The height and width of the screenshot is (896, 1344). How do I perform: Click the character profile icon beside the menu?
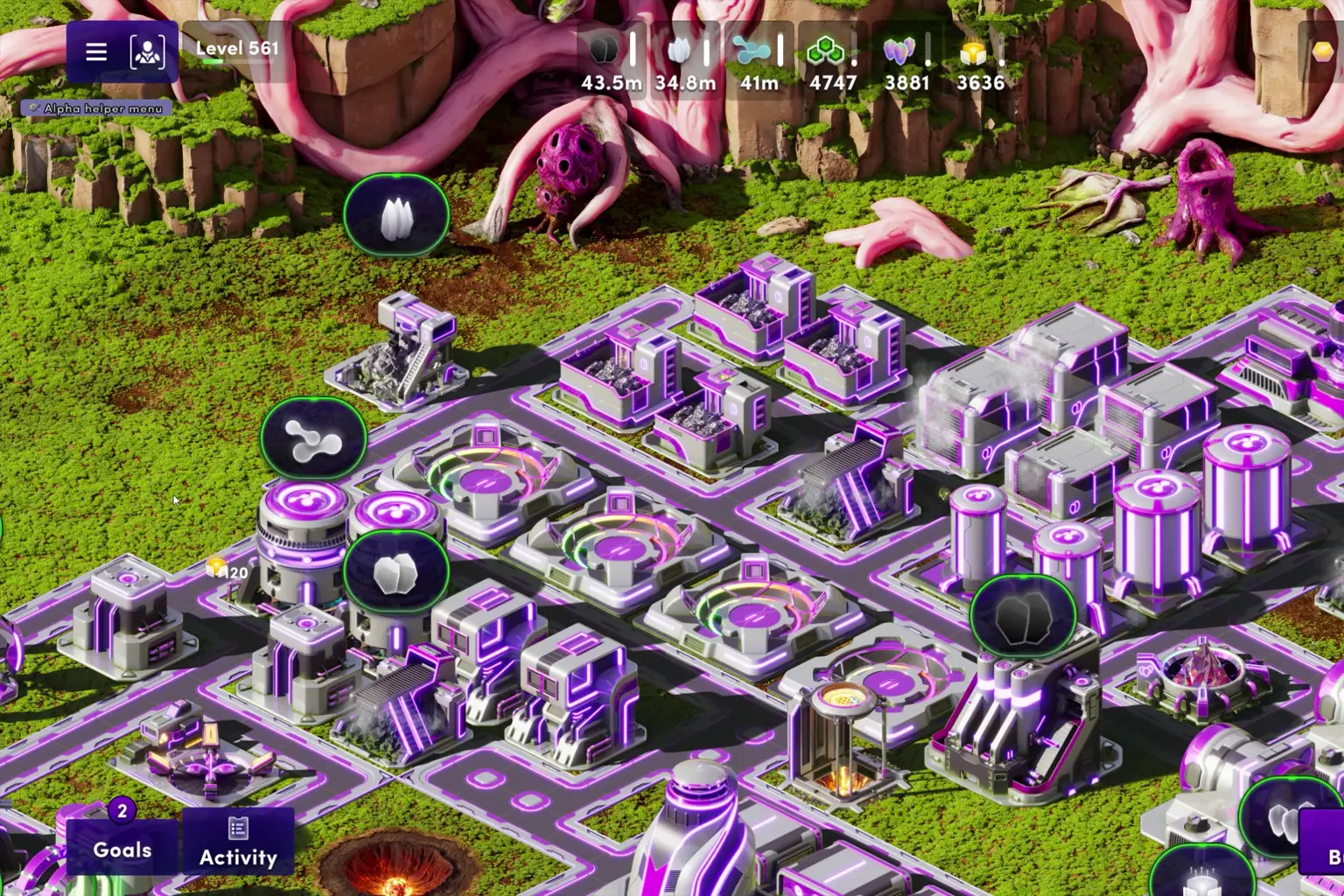[x=145, y=52]
